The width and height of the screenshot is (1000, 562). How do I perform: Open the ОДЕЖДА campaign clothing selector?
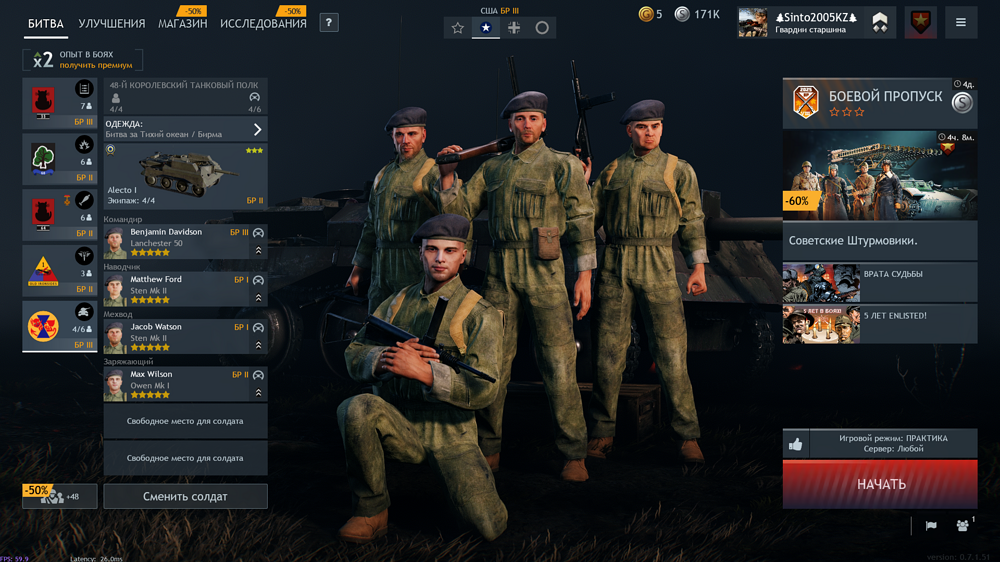[x=185, y=129]
